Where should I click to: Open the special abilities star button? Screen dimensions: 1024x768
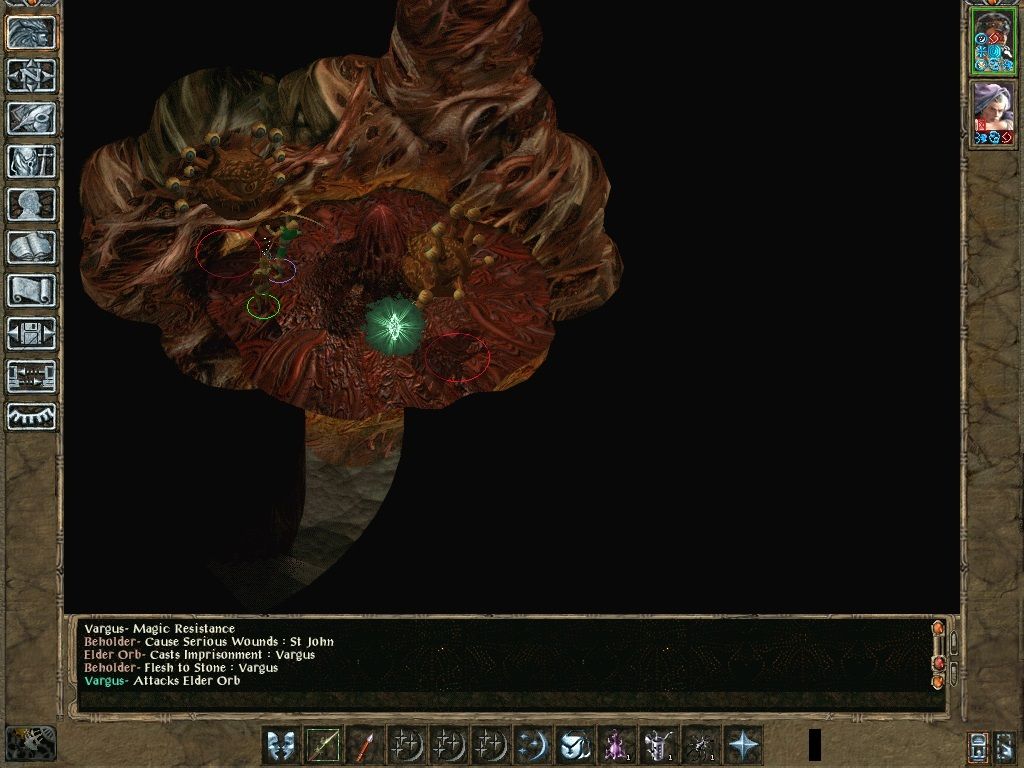pos(743,745)
